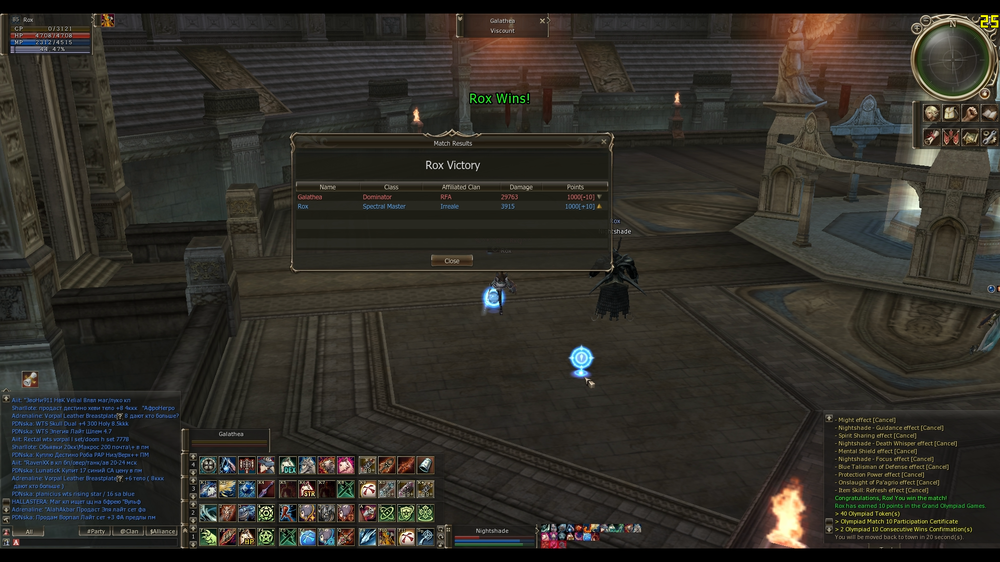
Task: Close the Match Results window
Action: [452, 261]
